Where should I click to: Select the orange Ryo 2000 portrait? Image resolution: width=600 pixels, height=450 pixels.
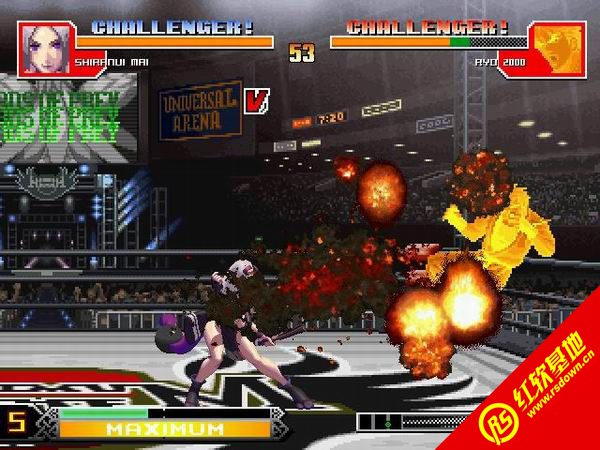pos(558,48)
